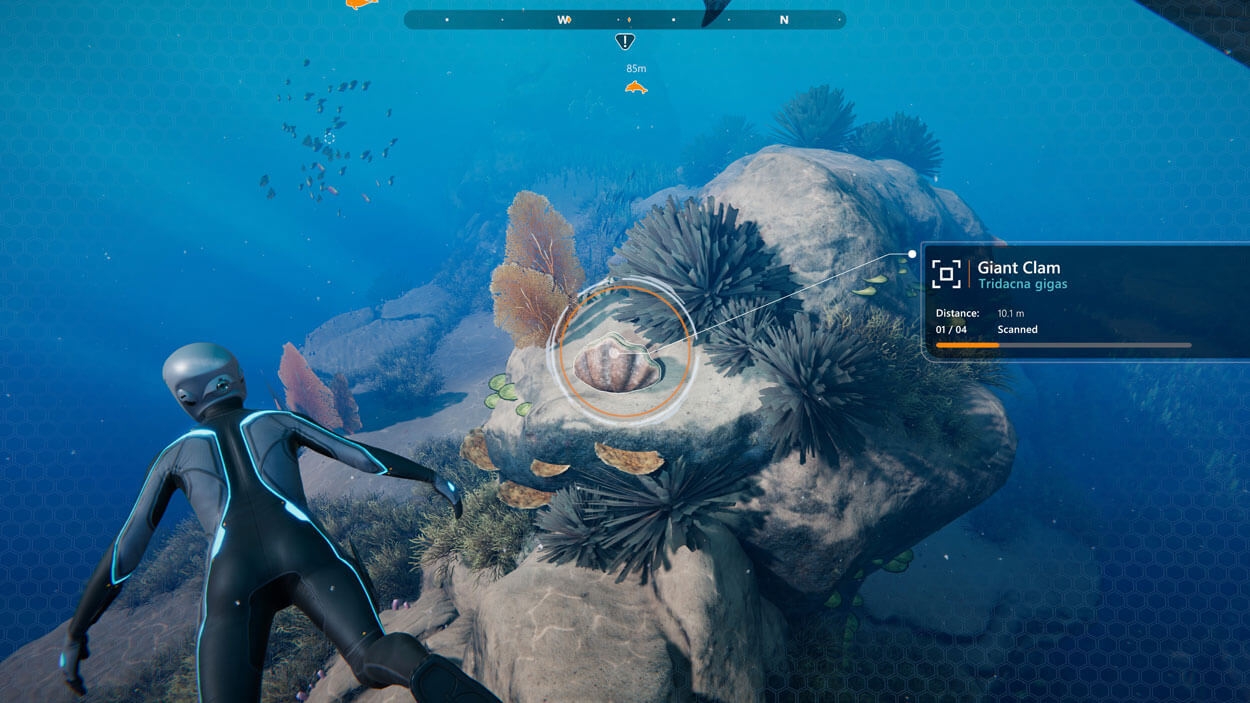
Task: Click the compass bar's W heading
Action: click(x=564, y=19)
